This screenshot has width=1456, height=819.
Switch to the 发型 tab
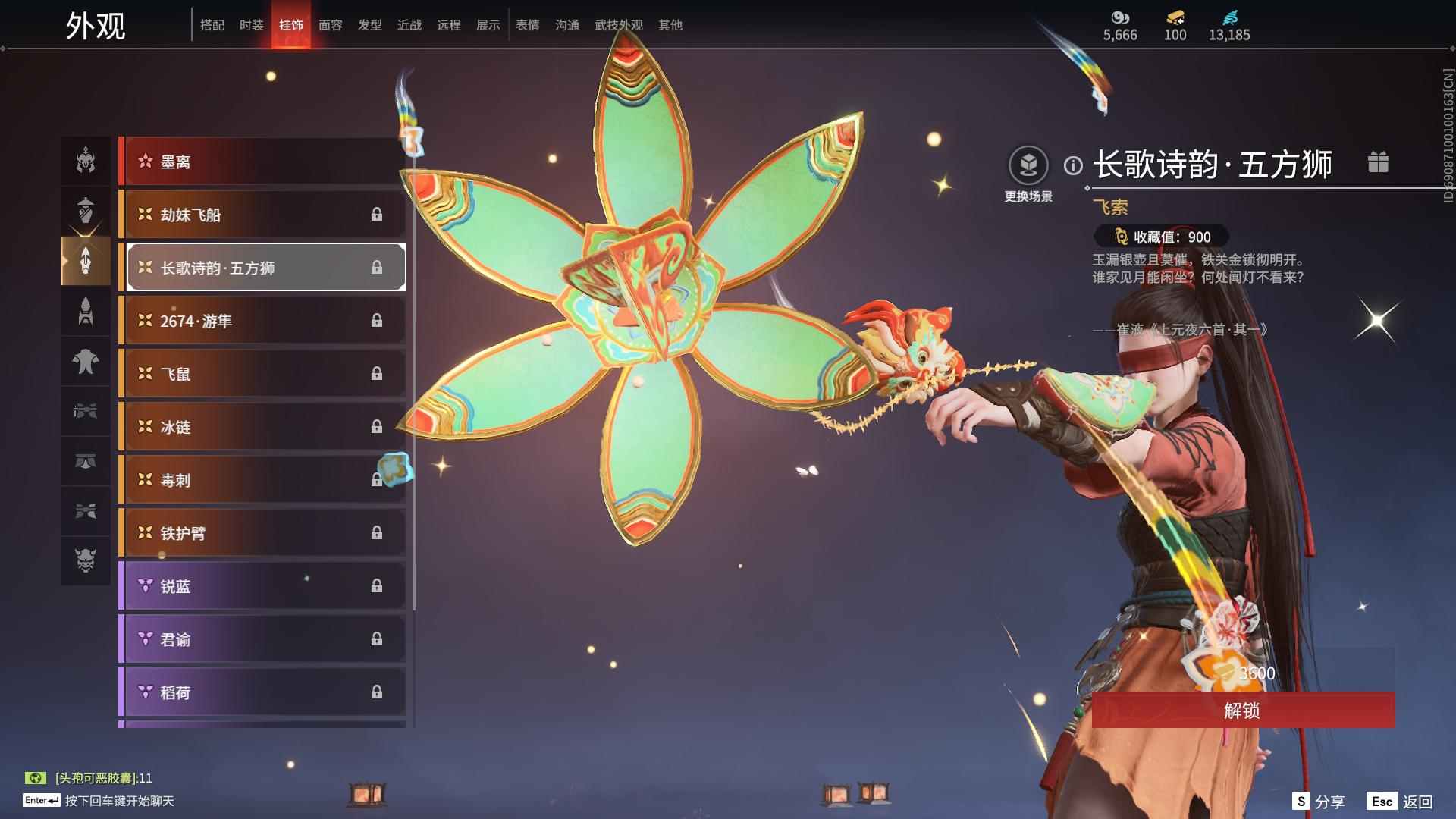(x=369, y=25)
